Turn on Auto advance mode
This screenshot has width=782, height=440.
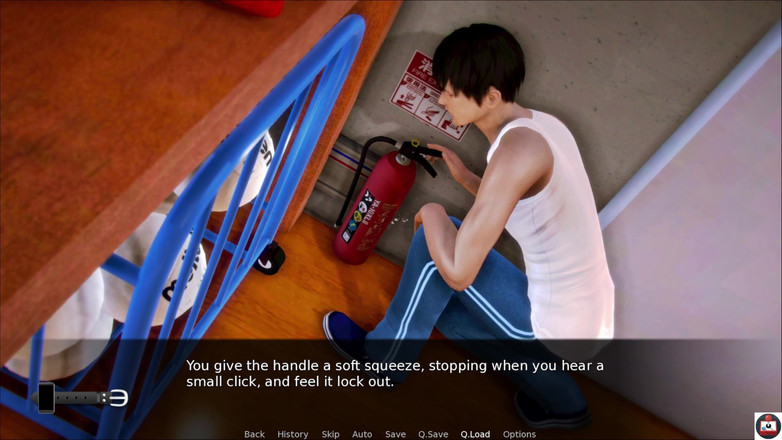[362, 434]
